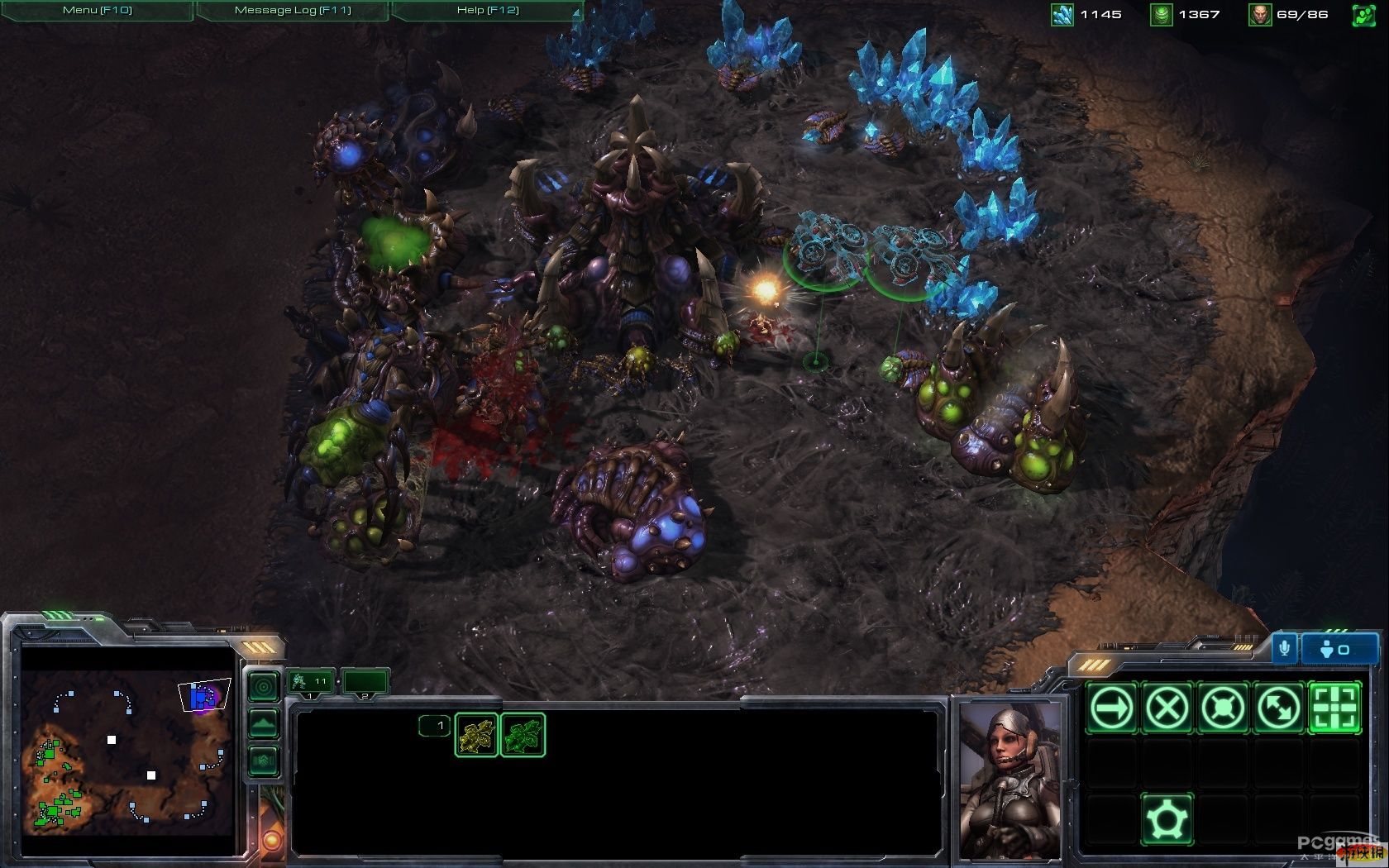
Task: Activate the Attack crosshair command
Action: pos(1334,708)
